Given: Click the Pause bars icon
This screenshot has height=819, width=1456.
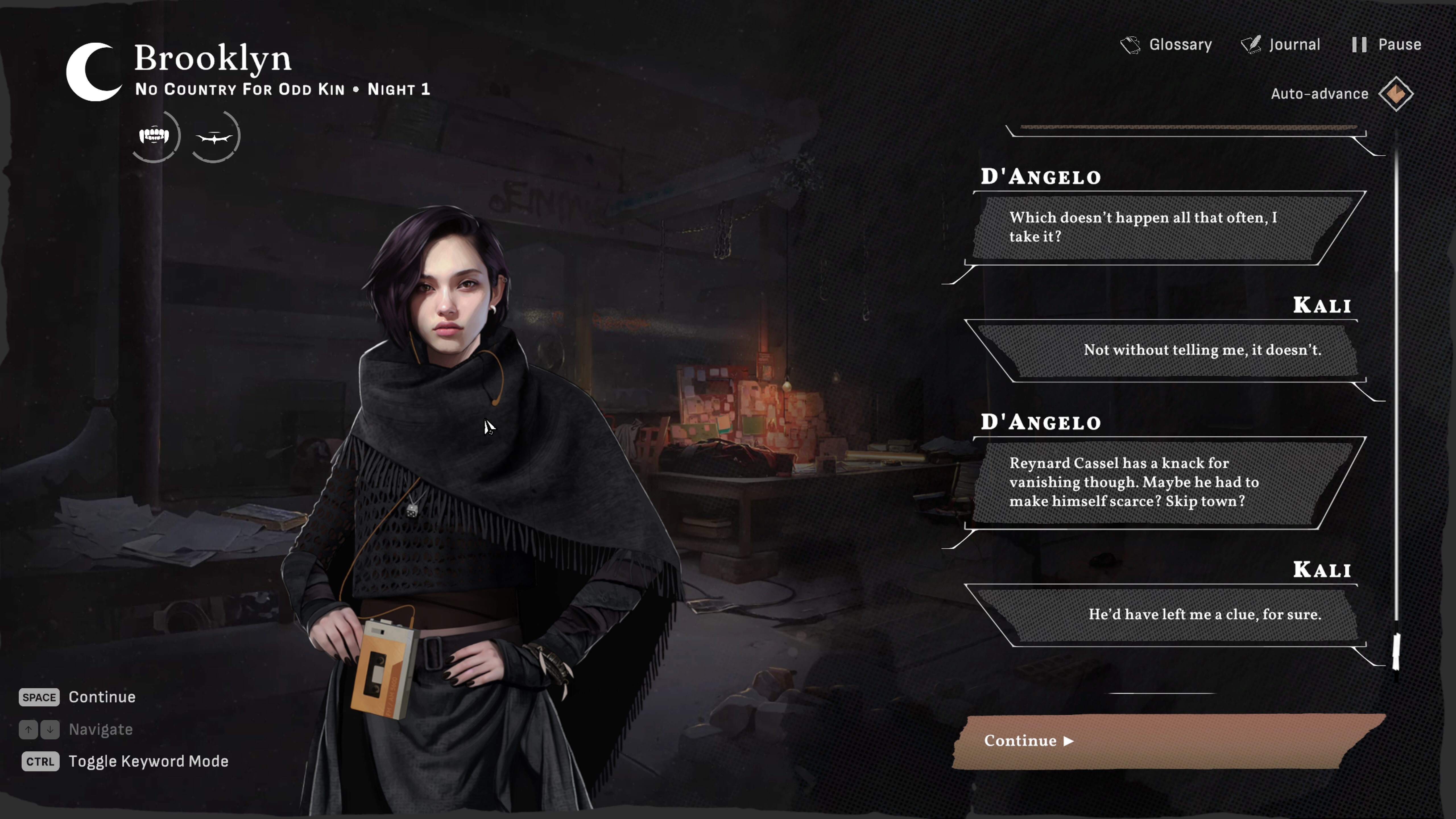Looking at the screenshot, I should tap(1359, 45).
